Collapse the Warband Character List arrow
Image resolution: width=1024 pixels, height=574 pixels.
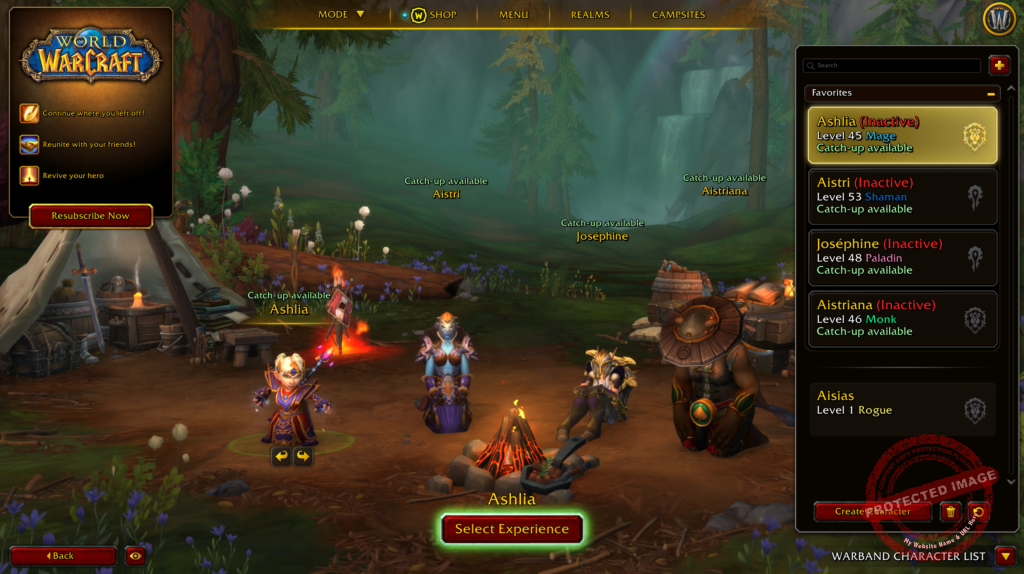tap(1006, 556)
